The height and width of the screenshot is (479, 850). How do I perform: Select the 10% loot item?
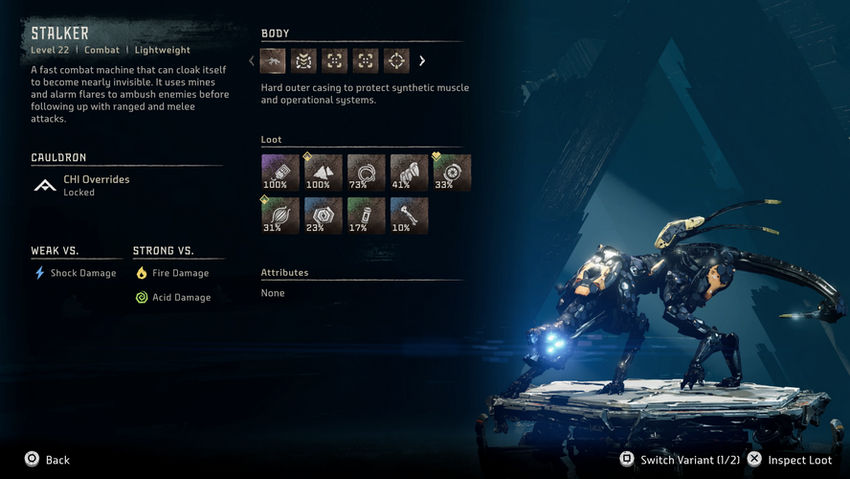[x=409, y=215]
